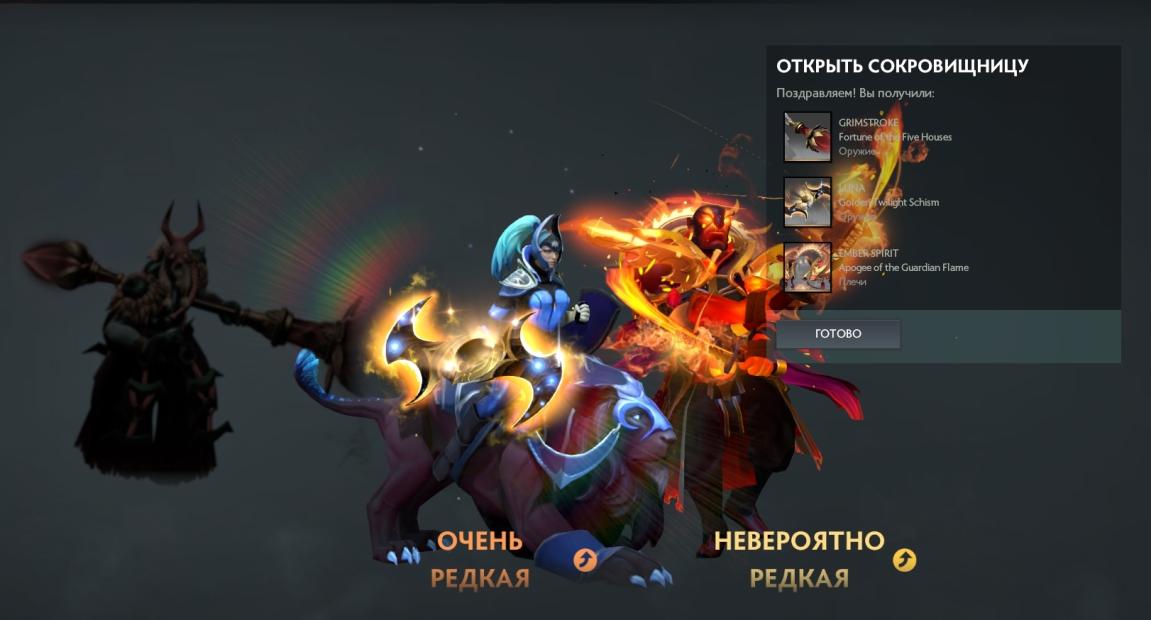Open the Ember Spirit Apogee item icon
The width and height of the screenshot is (1151, 620).
[x=808, y=268]
